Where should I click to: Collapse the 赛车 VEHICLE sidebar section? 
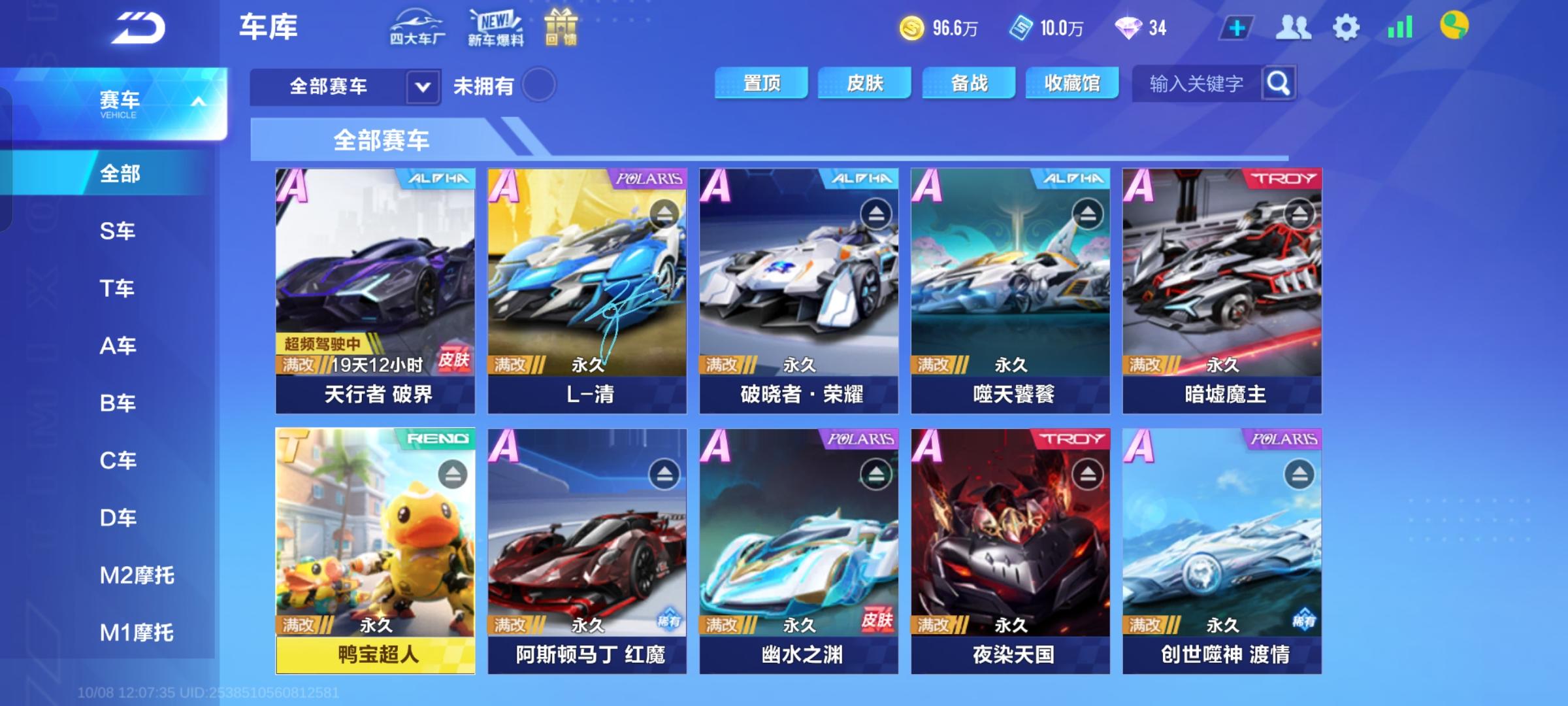[x=198, y=101]
